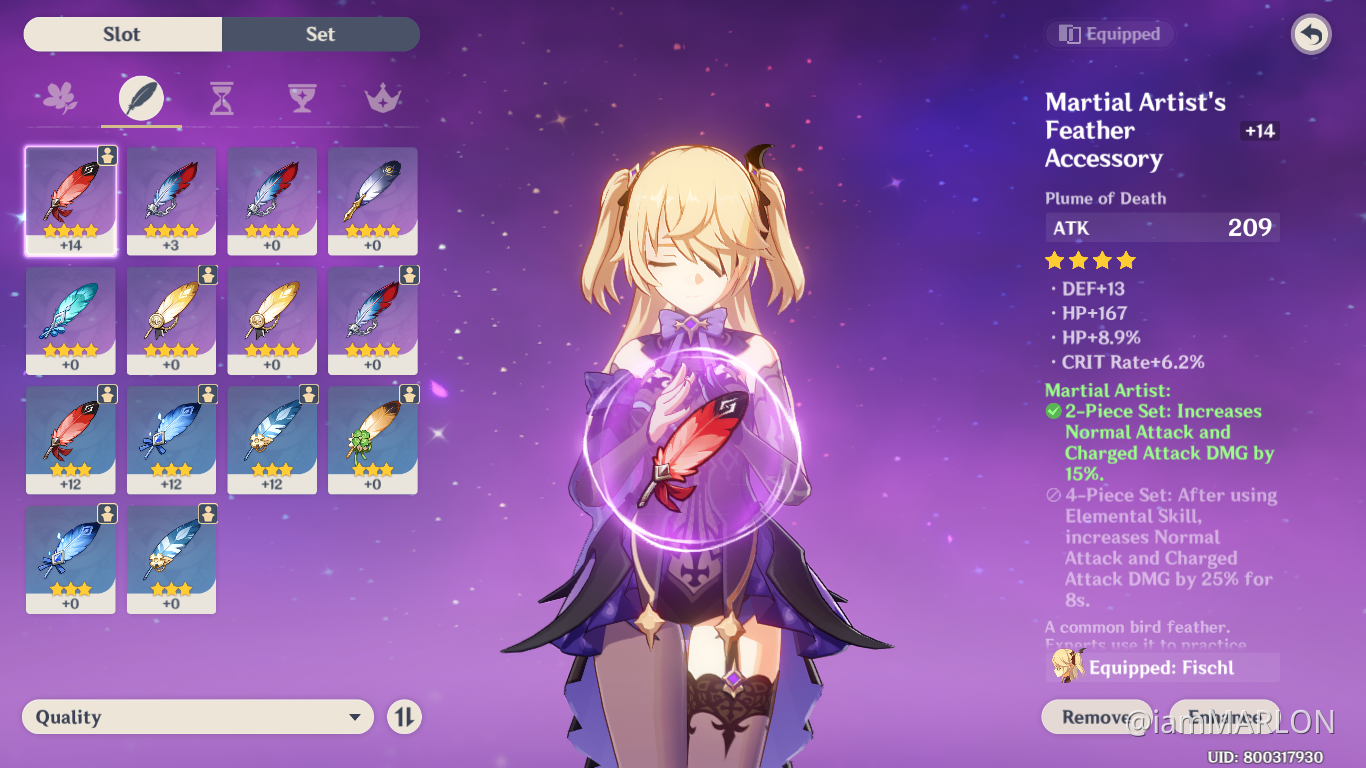Switch to the Set tab

[320, 34]
